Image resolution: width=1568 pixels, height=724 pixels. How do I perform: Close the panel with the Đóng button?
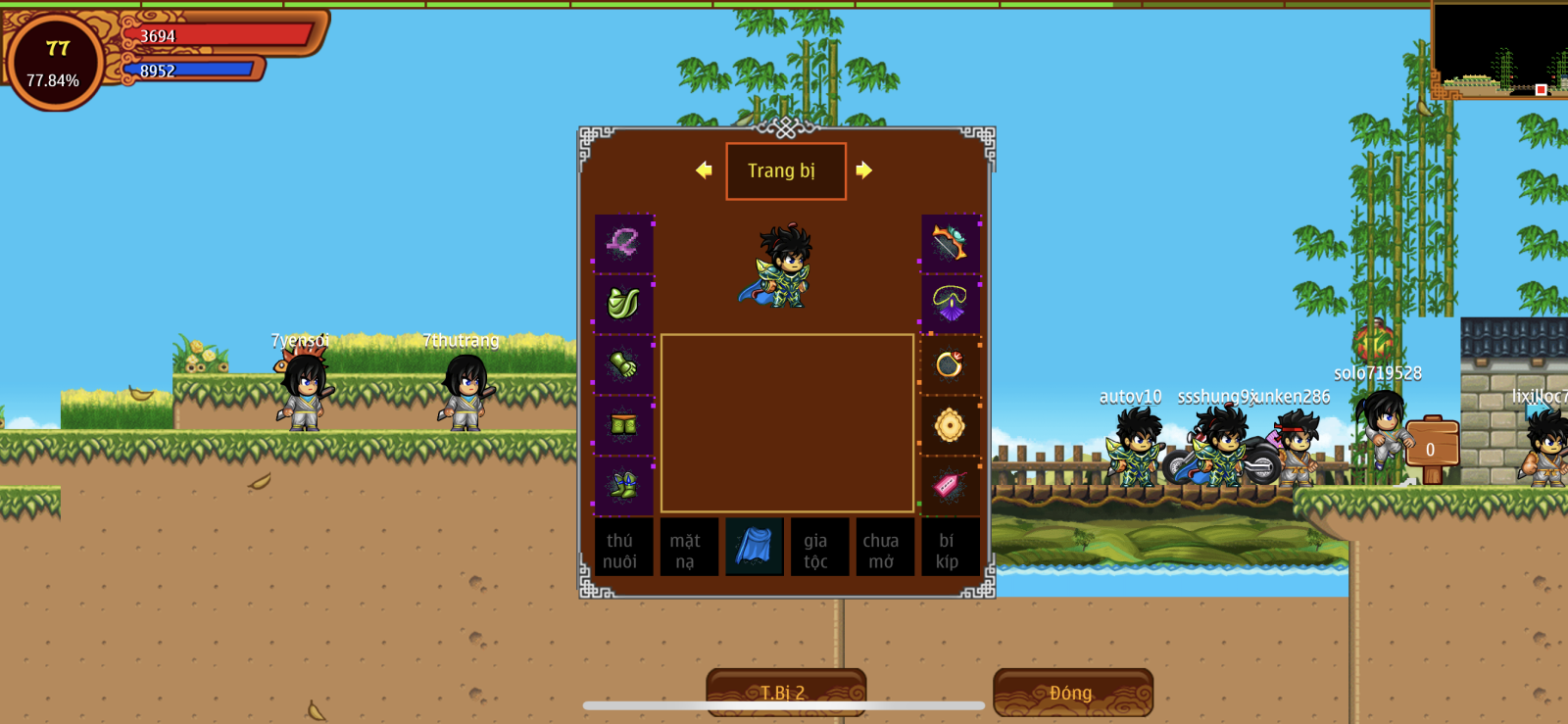[1072, 692]
